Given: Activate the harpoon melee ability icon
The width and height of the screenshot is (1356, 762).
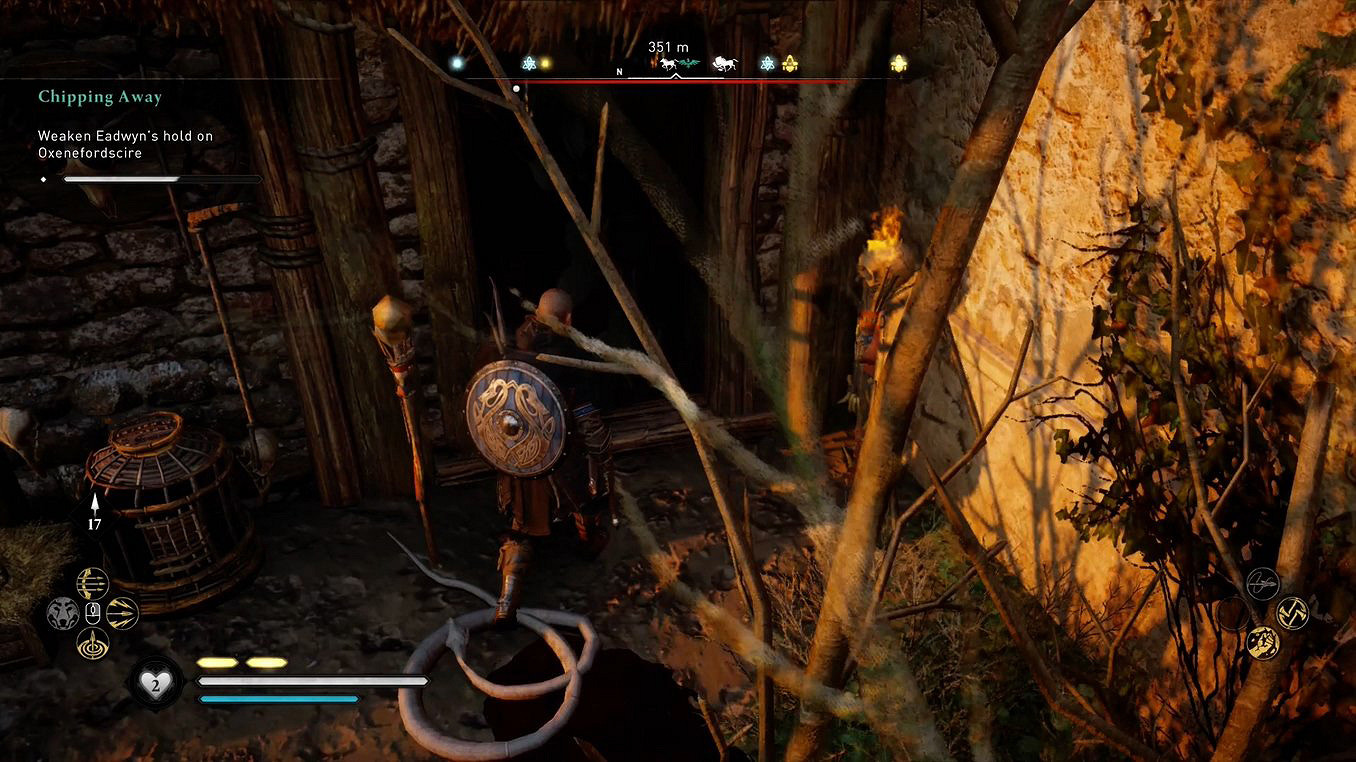Looking at the screenshot, I should click(x=1263, y=583).
